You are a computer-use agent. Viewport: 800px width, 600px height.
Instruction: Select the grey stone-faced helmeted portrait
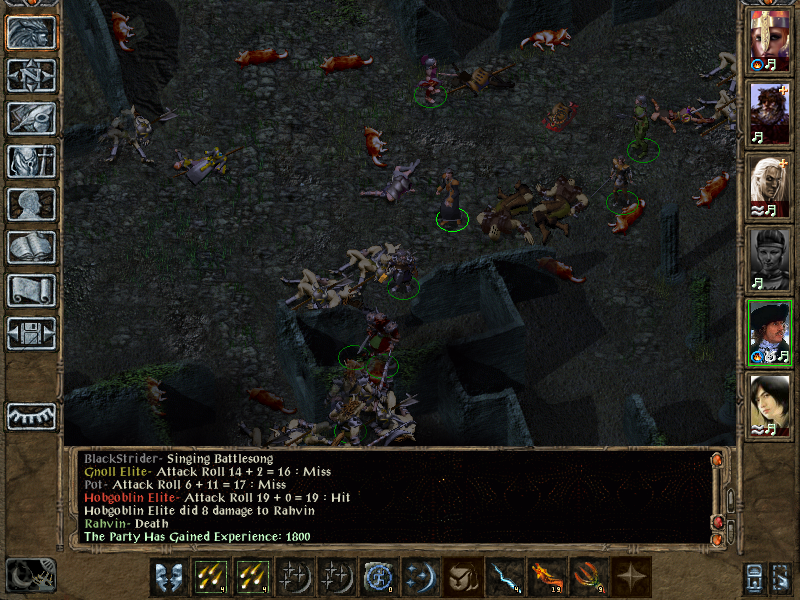tap(770, 254)
